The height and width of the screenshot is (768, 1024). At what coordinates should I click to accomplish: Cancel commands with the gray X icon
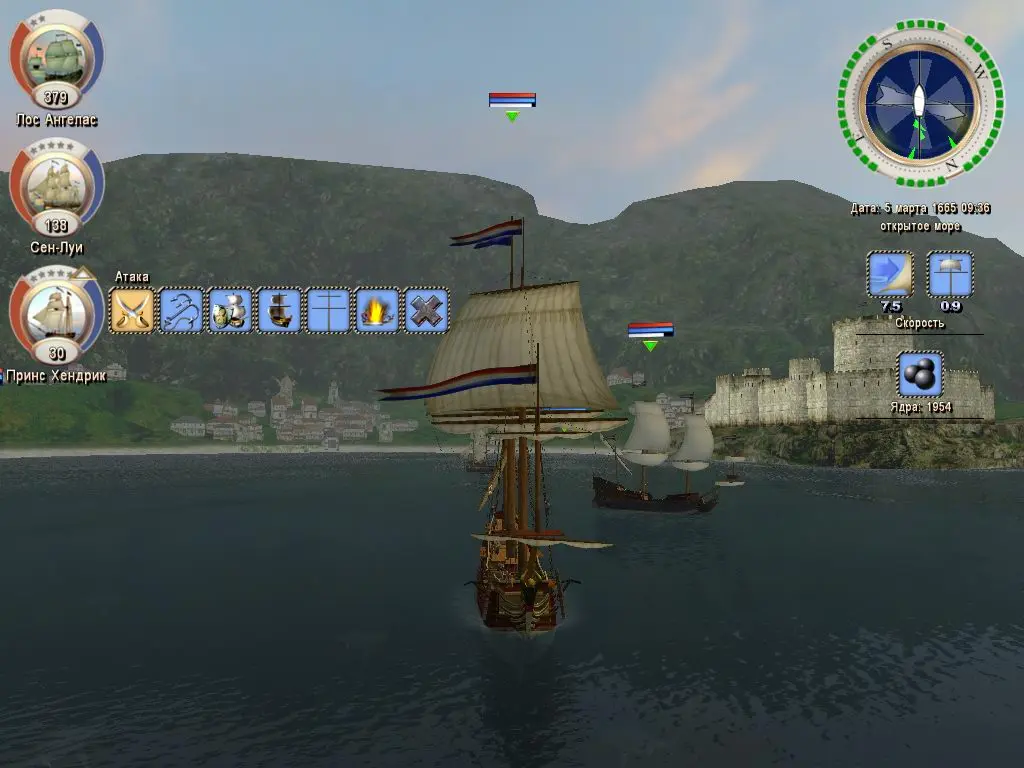(x=426, y=310)
